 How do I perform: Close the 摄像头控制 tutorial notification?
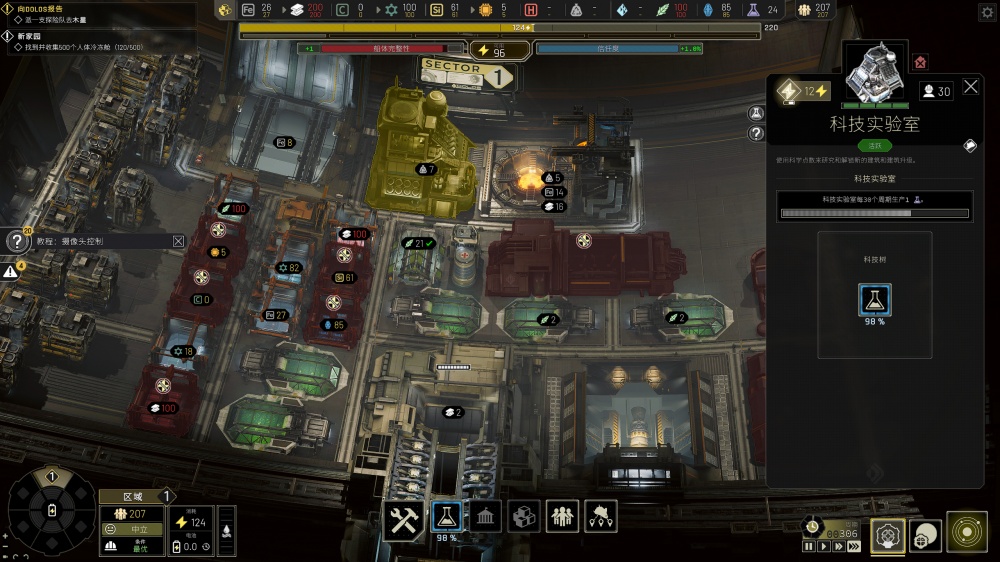178,241
